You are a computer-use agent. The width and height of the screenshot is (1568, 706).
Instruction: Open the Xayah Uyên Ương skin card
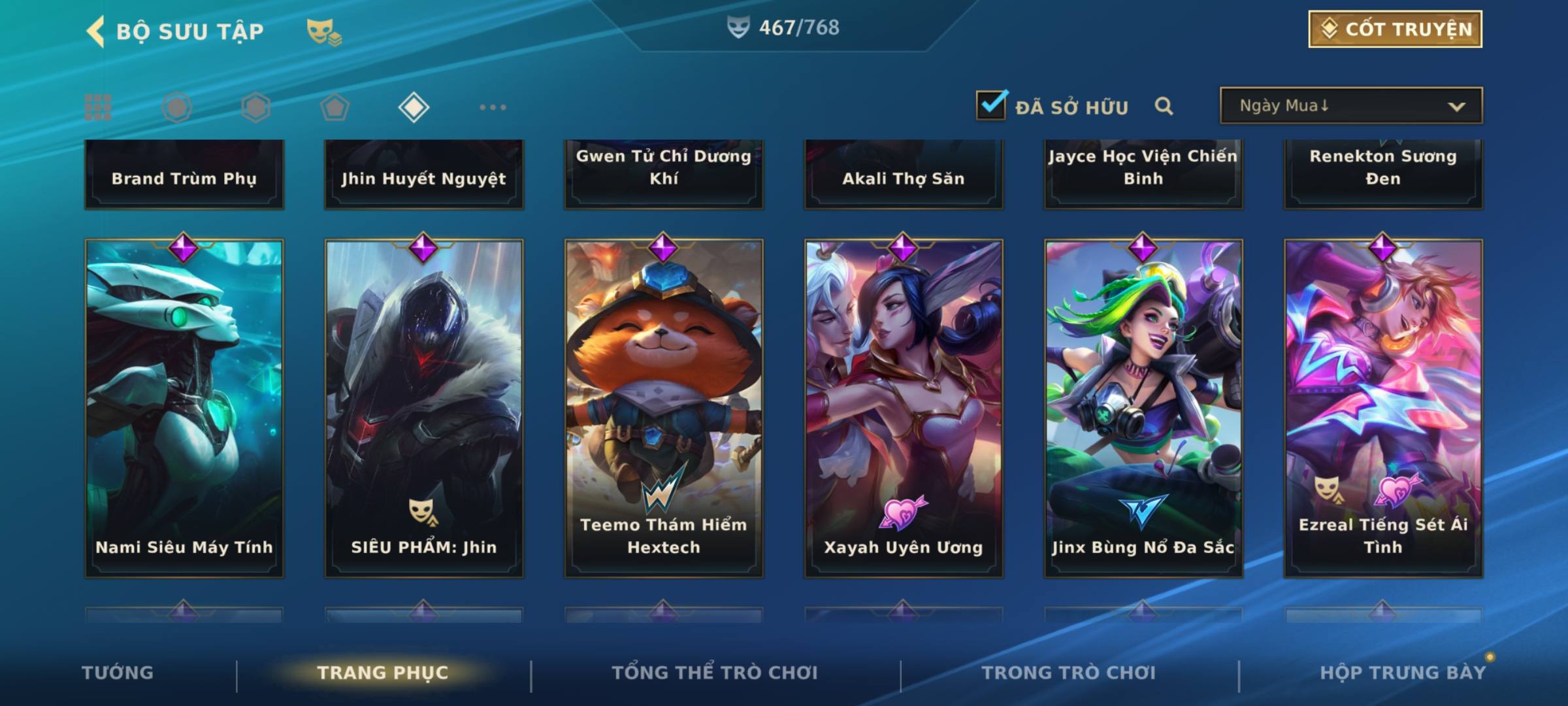(x=904, y=409)
